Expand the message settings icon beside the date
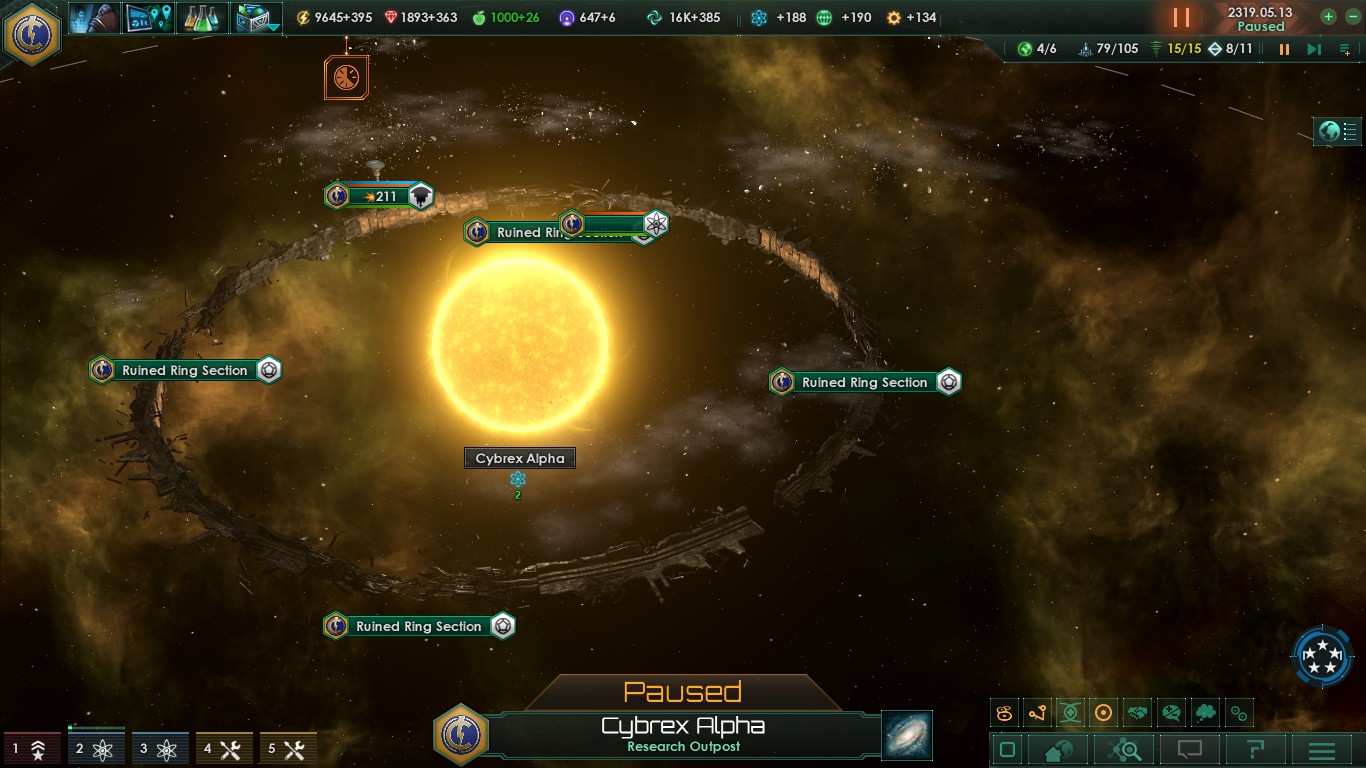Screen dimensions: 1366x768 click(x=1345, y=48)
